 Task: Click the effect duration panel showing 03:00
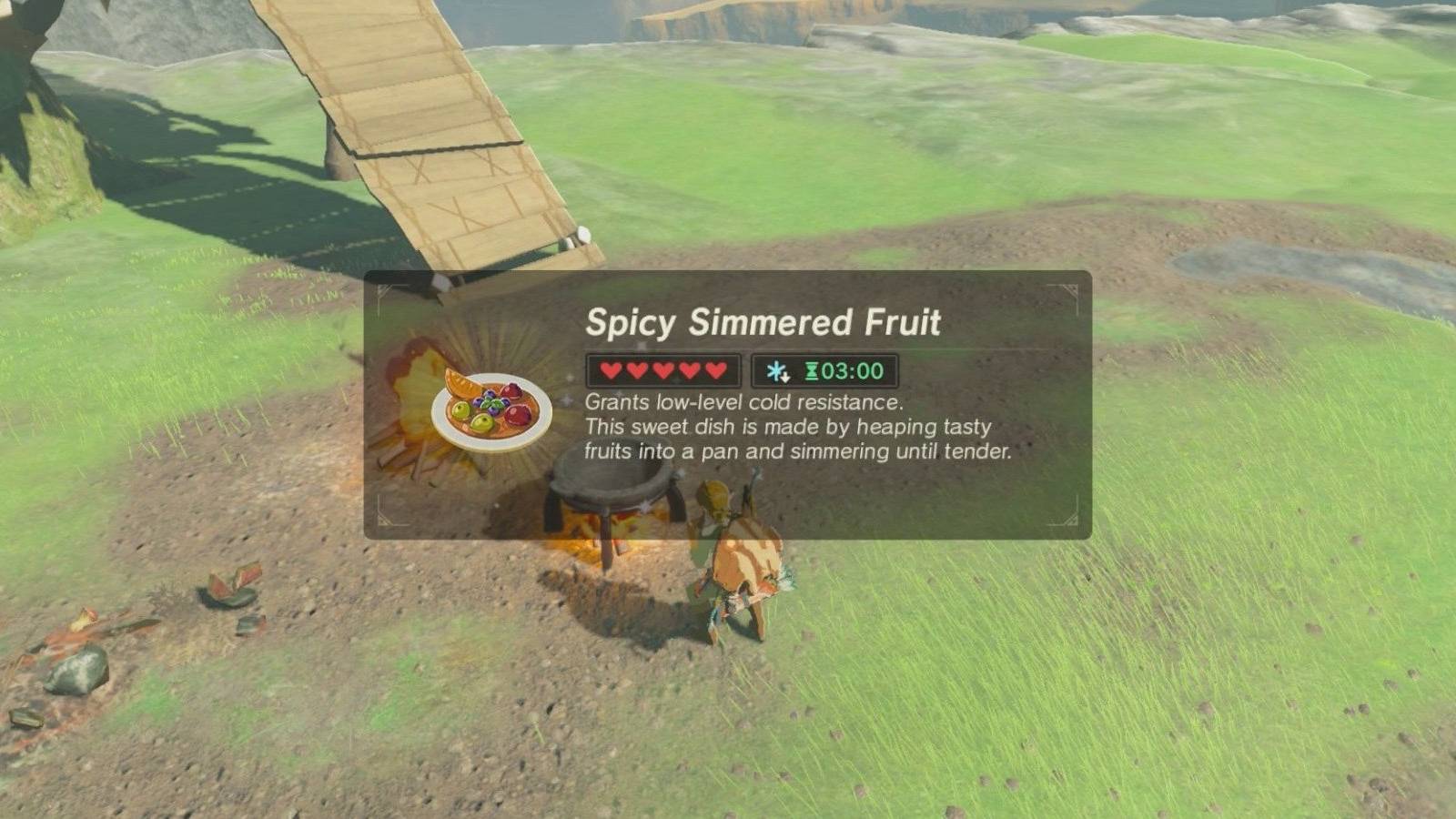click(x=824, y=370)
